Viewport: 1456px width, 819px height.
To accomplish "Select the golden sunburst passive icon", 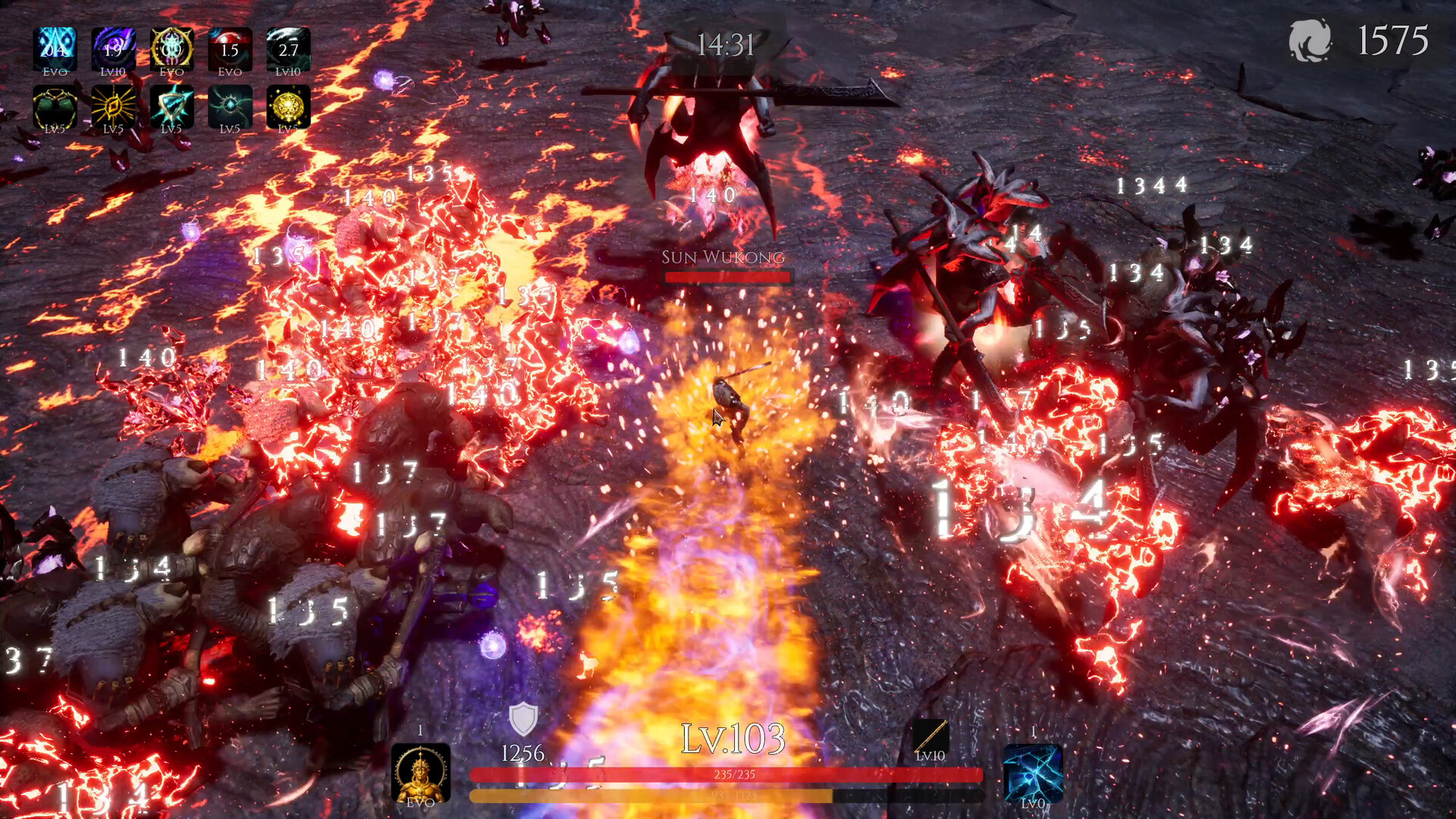I will (113, 106).
